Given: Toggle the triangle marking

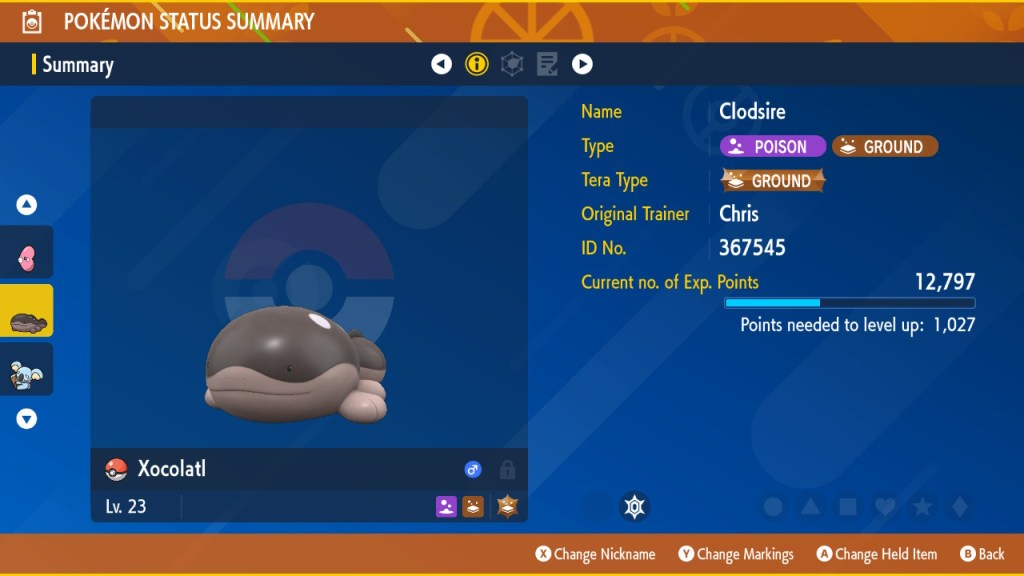Looking at the screenshot, I should tap(810, 507).
